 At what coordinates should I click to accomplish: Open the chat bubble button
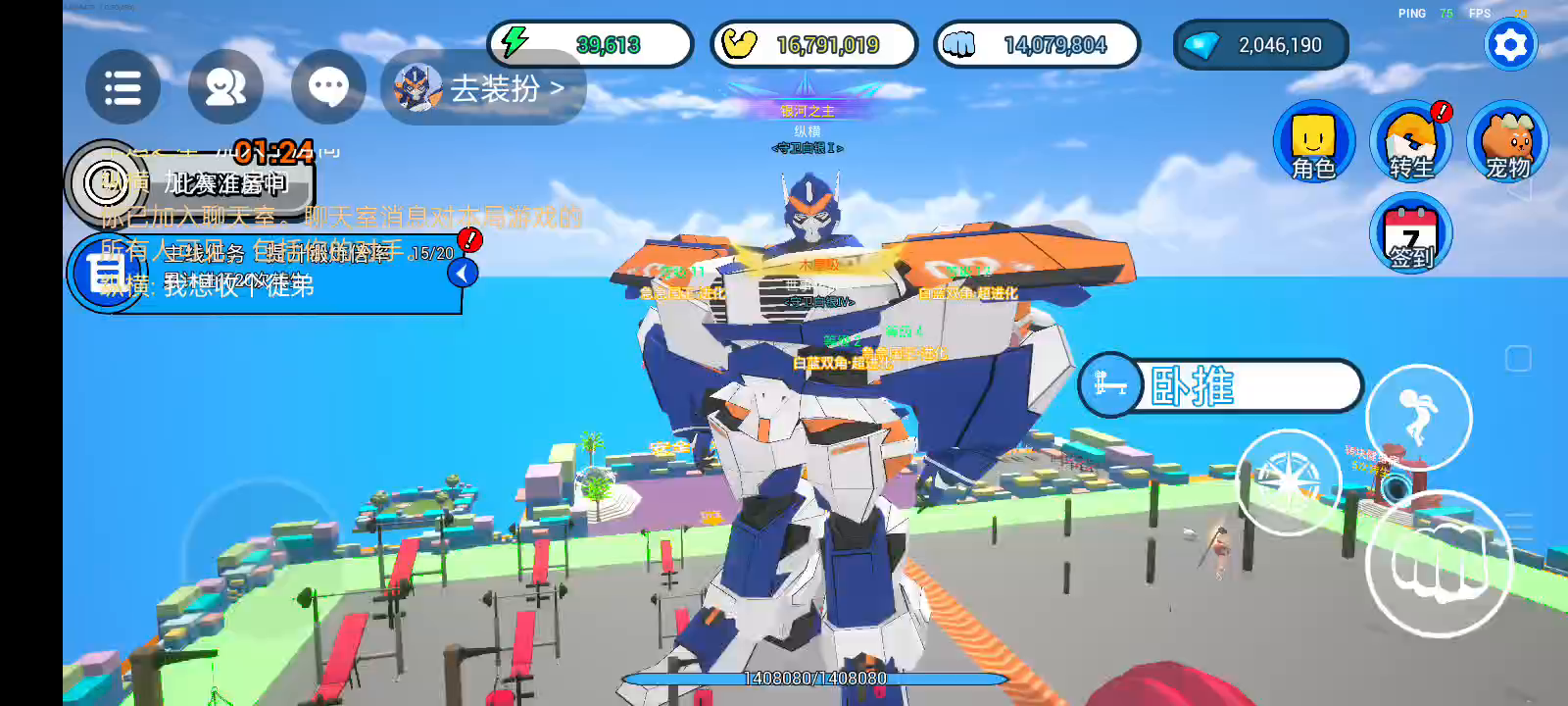pos(328,87)
